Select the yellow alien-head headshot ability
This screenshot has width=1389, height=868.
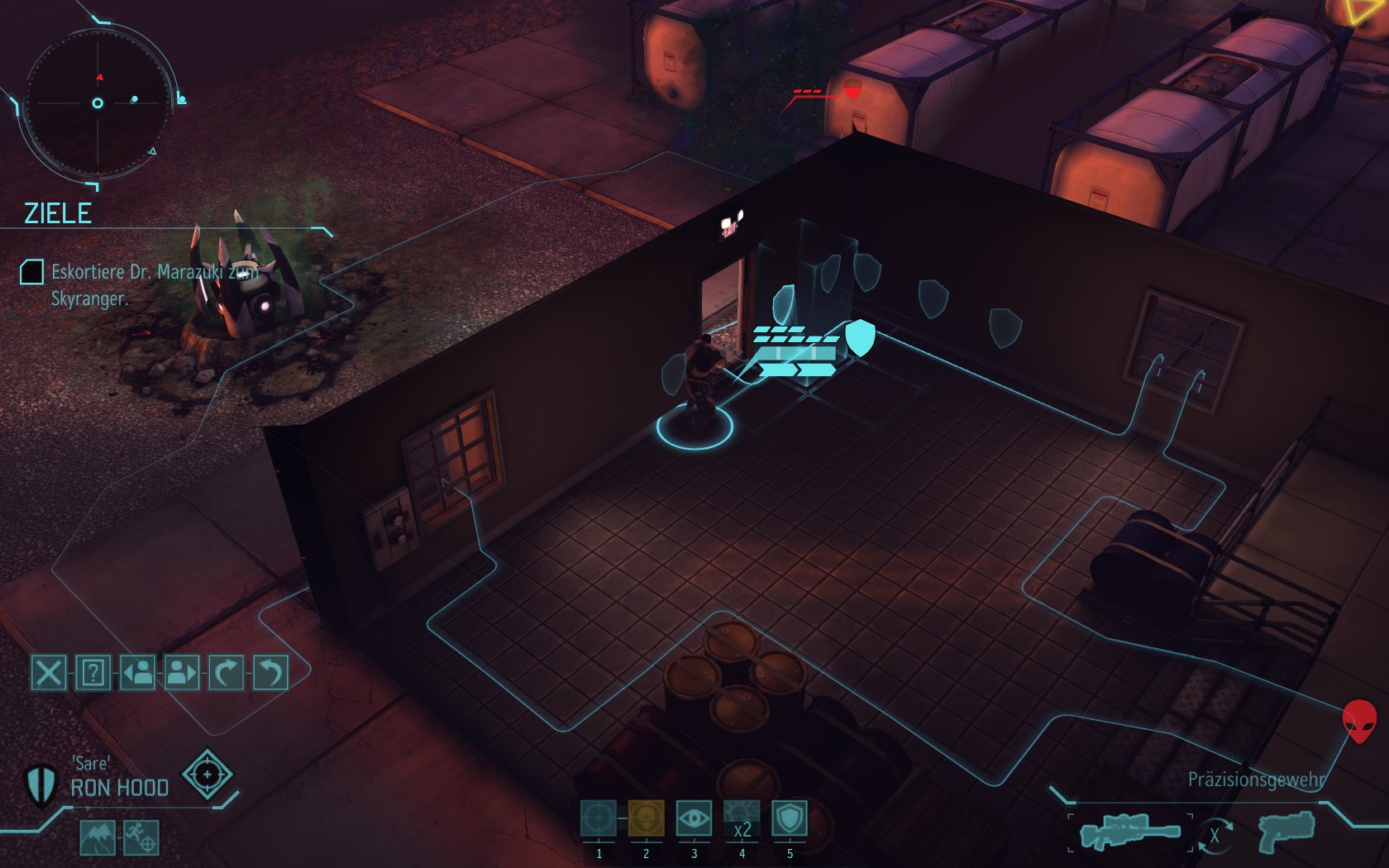pos(647,818)
